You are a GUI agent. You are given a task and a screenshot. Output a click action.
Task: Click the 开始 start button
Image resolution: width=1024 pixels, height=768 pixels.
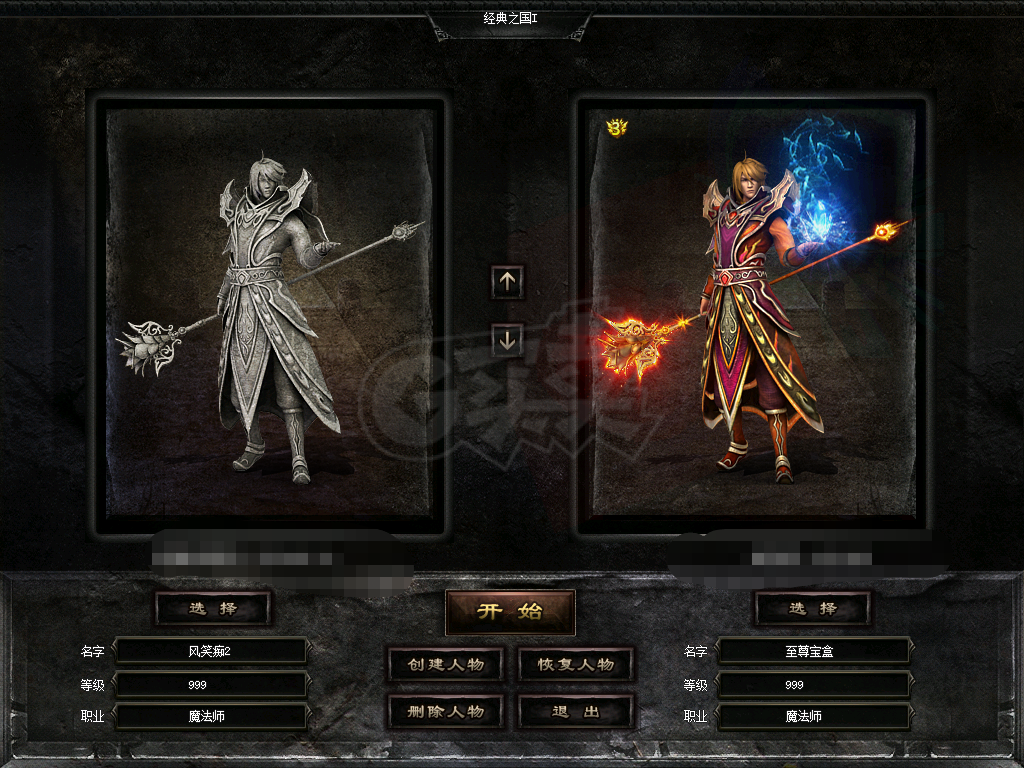click(x=510, y=612)
